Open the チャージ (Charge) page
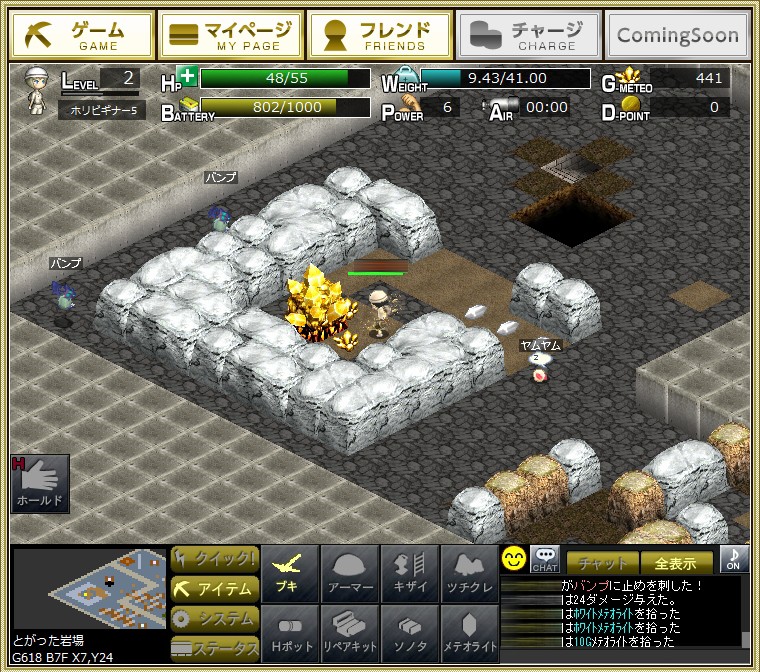The width and height of the screenshot is (760, 672). click(x=529, y=35)
